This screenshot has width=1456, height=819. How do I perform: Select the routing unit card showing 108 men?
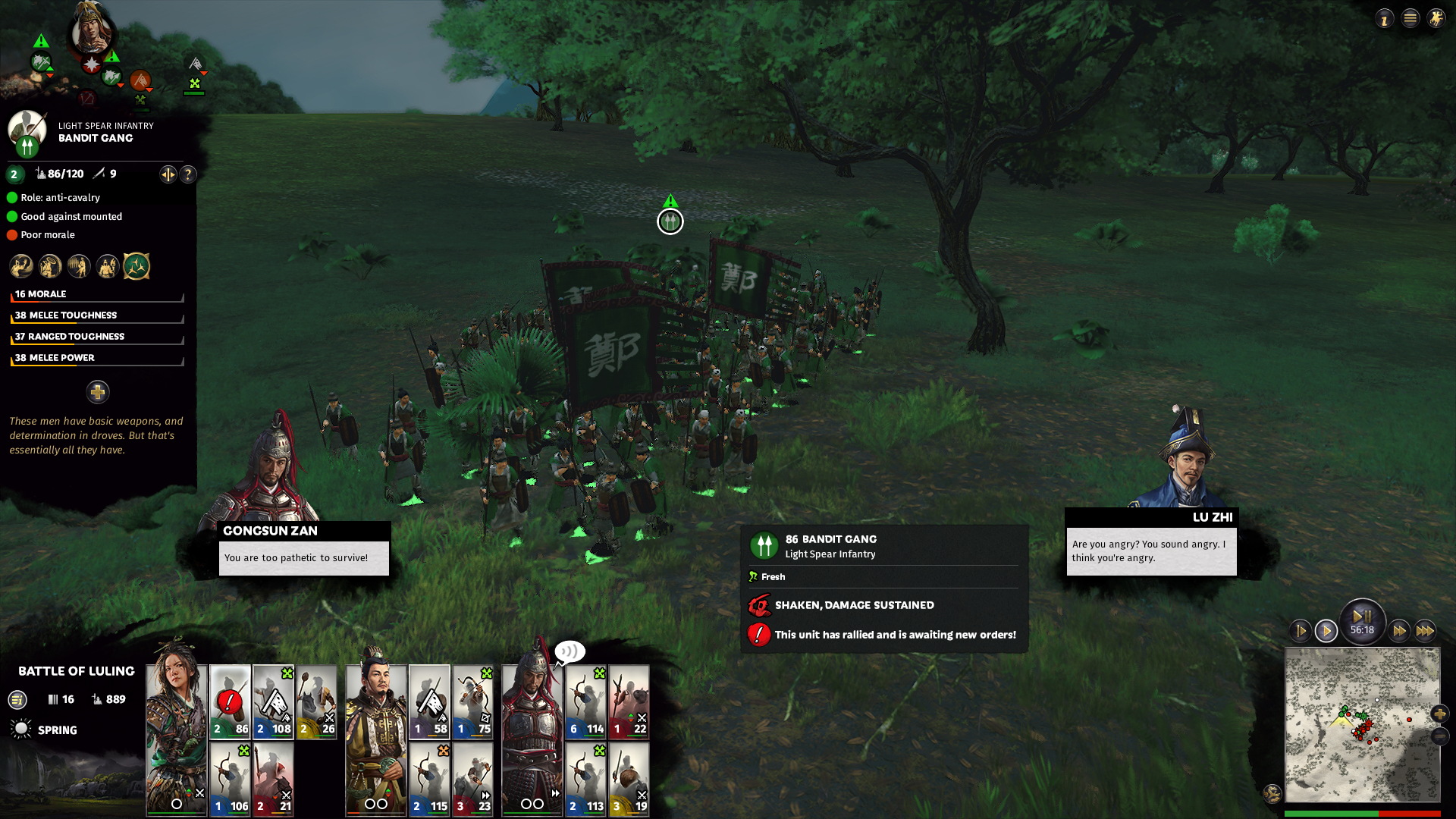(x=273, y=701)
